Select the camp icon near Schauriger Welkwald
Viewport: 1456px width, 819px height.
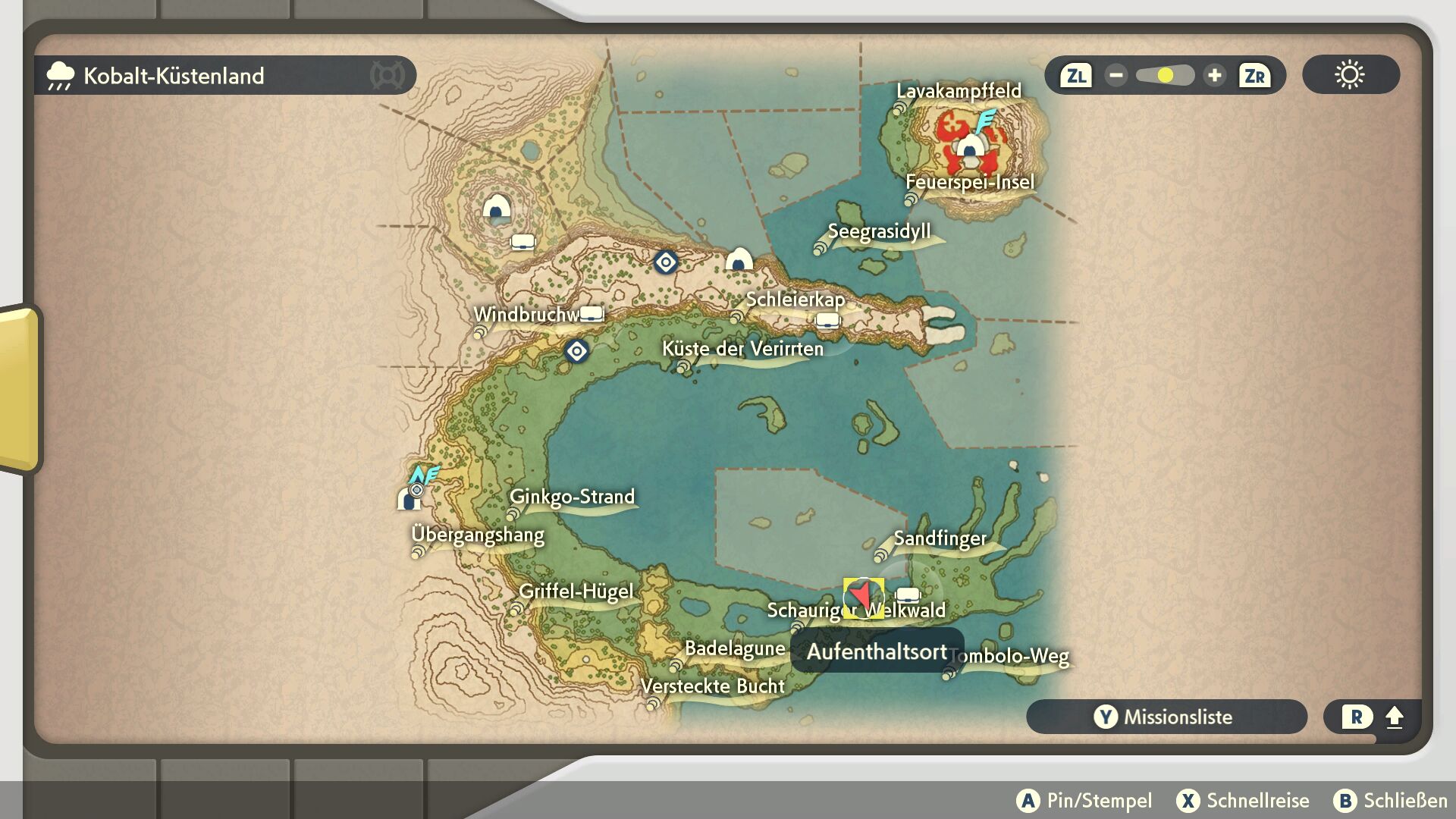click(908, 595)
